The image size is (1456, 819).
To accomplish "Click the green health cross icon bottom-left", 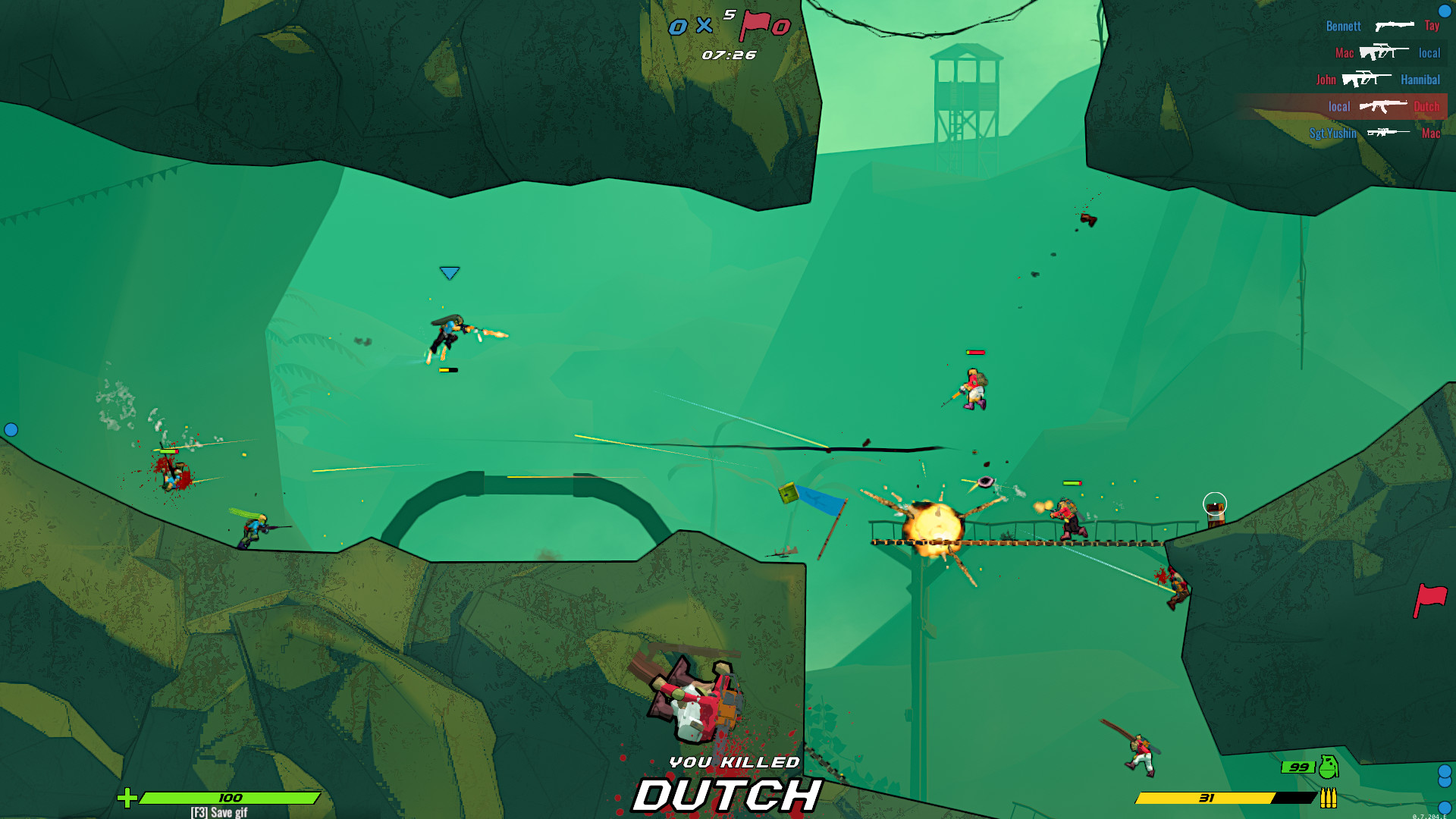I will point(129,798).
